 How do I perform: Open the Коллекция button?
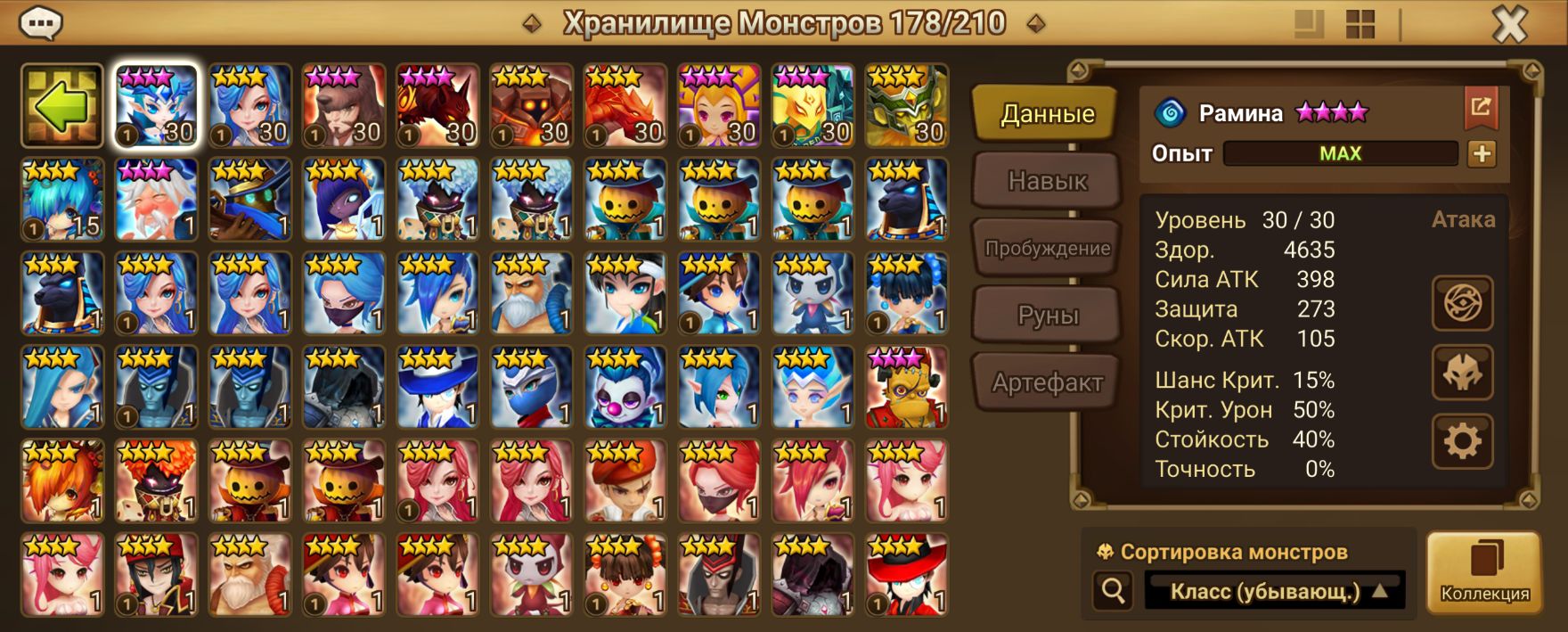[x=1484, y=573]
